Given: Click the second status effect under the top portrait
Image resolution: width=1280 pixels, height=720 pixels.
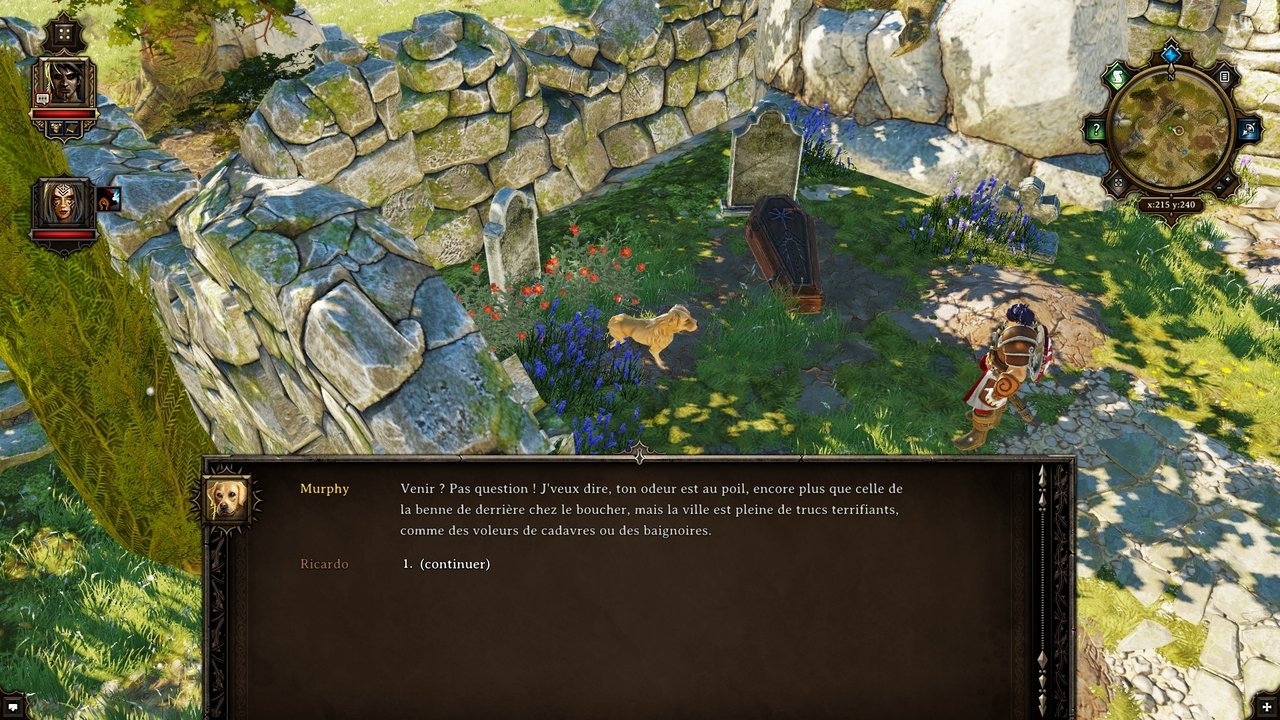Looking at the screenshot, I should [71, 127].
